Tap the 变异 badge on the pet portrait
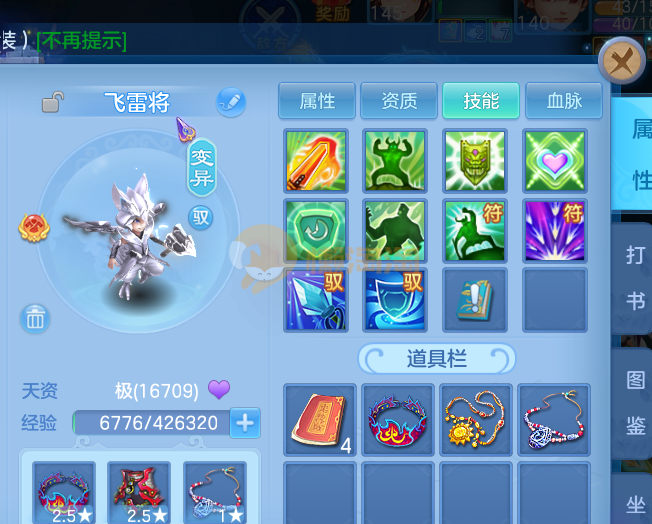 [x=202, y=165]
